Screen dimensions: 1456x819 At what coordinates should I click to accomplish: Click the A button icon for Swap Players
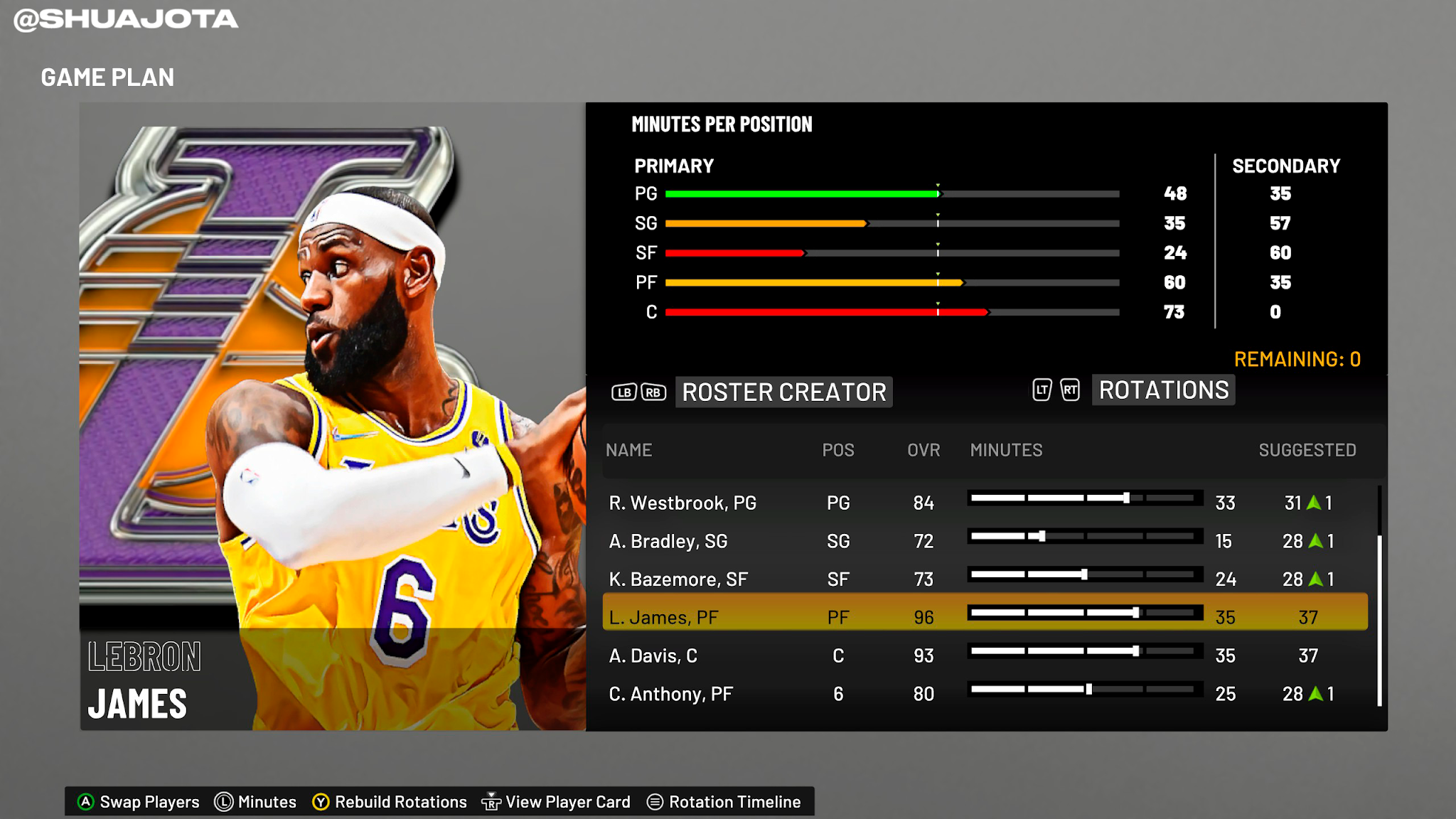pyautogui.click(x=85, y=801)
